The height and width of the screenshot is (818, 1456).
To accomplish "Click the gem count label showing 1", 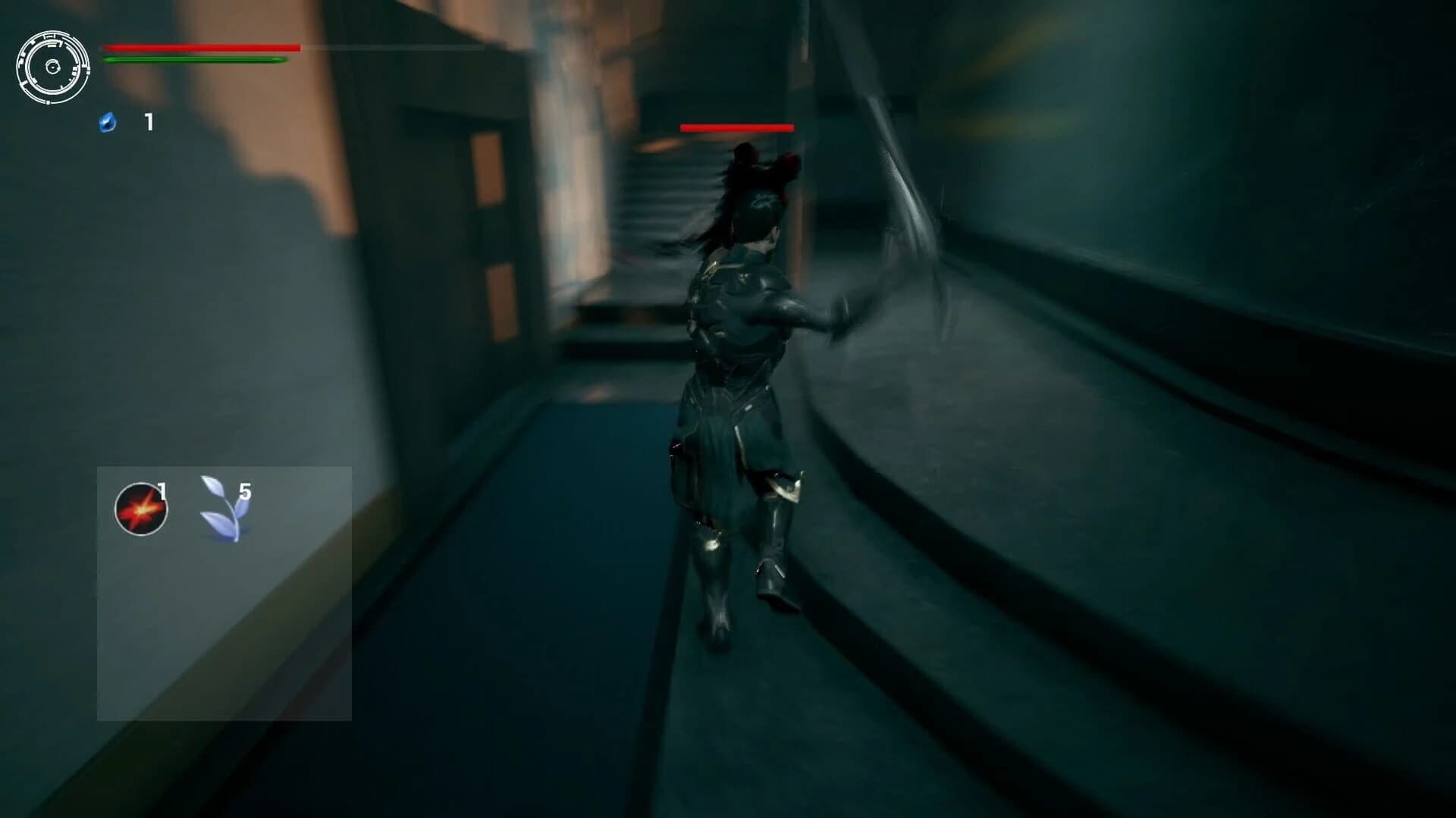I will 149,120.
